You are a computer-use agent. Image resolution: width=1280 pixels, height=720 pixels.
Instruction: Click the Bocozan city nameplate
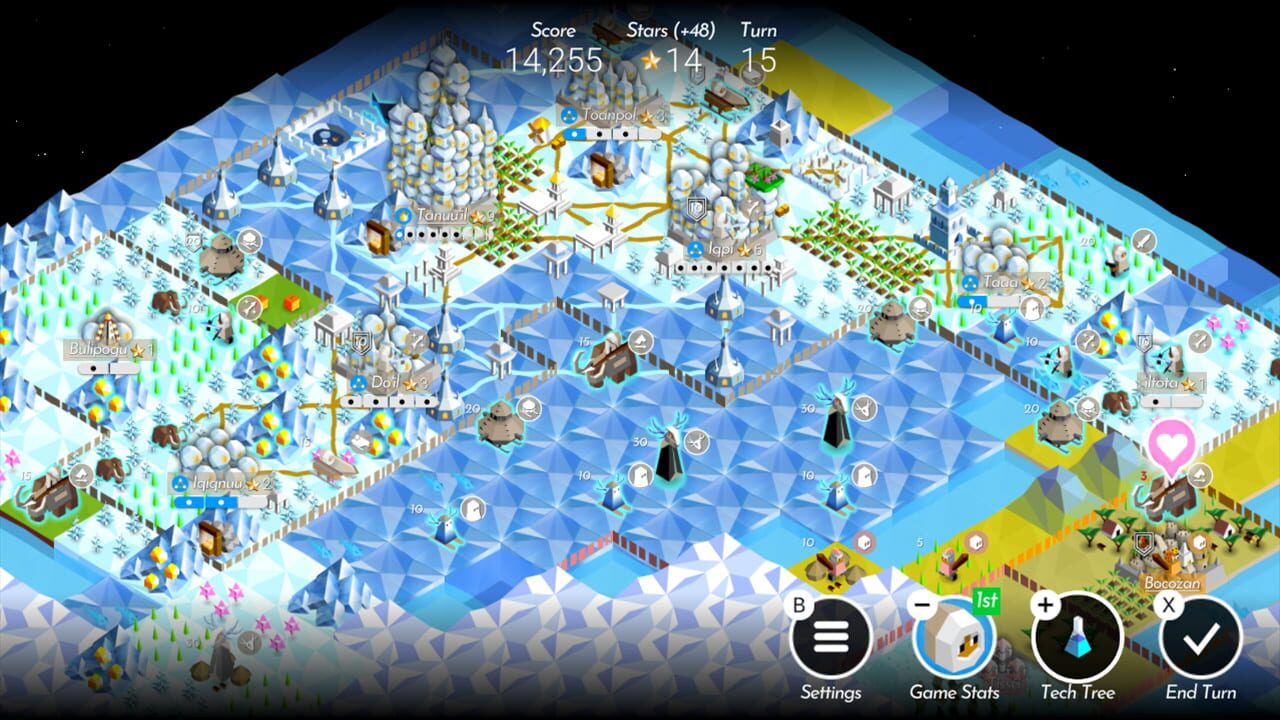pyautogui.click(x=1171, y=581)
